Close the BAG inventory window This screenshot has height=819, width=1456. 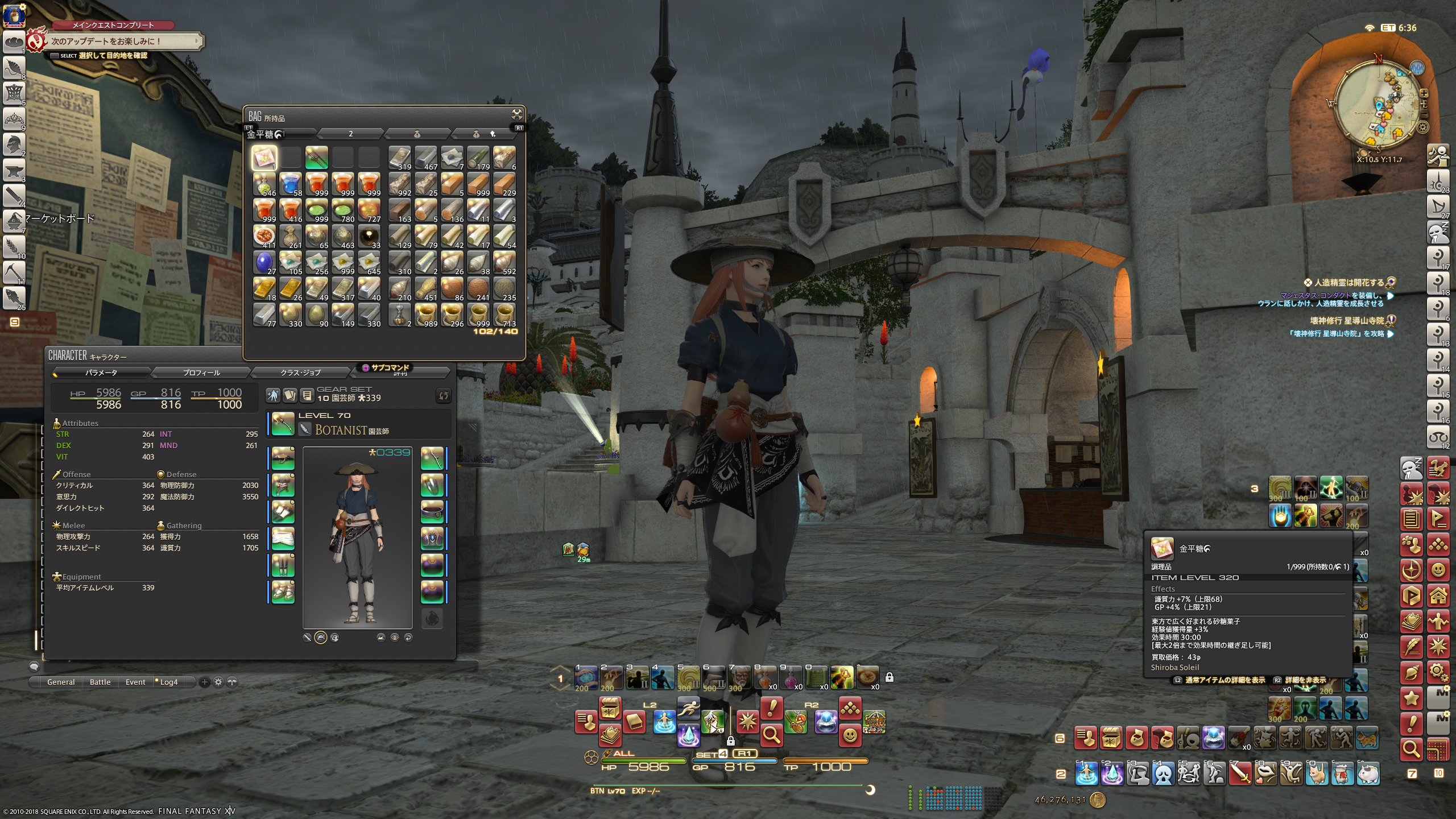516,115
